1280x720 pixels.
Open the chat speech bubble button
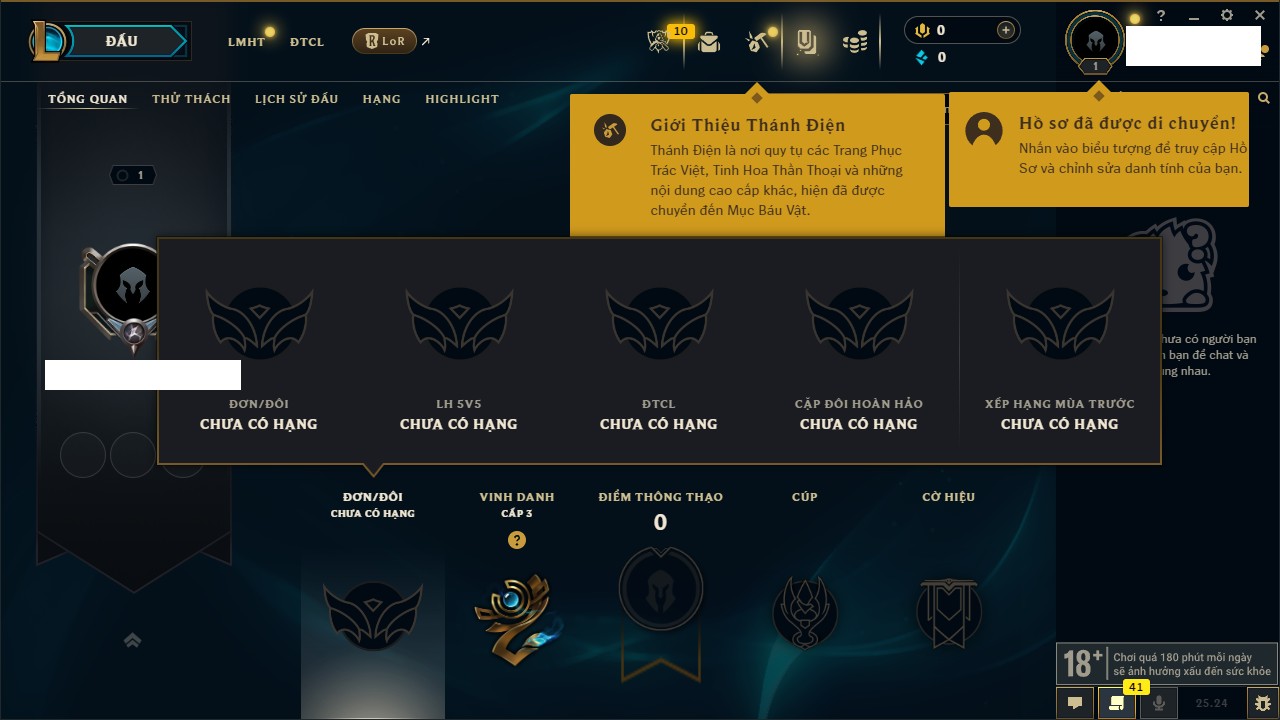pyautogui.click(x=1075, y=703)
